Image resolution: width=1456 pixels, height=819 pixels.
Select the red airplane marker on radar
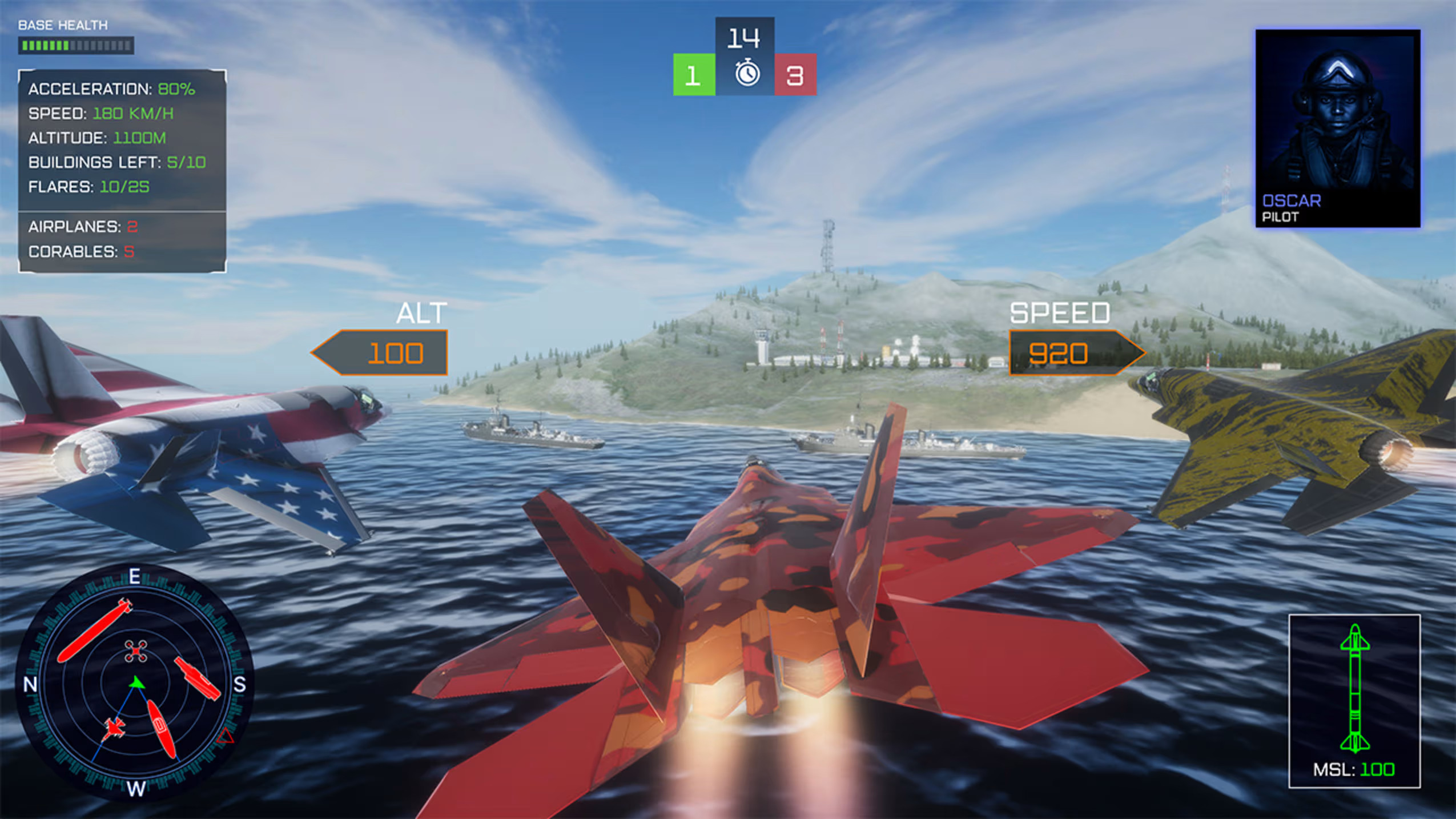click(115, 728)
